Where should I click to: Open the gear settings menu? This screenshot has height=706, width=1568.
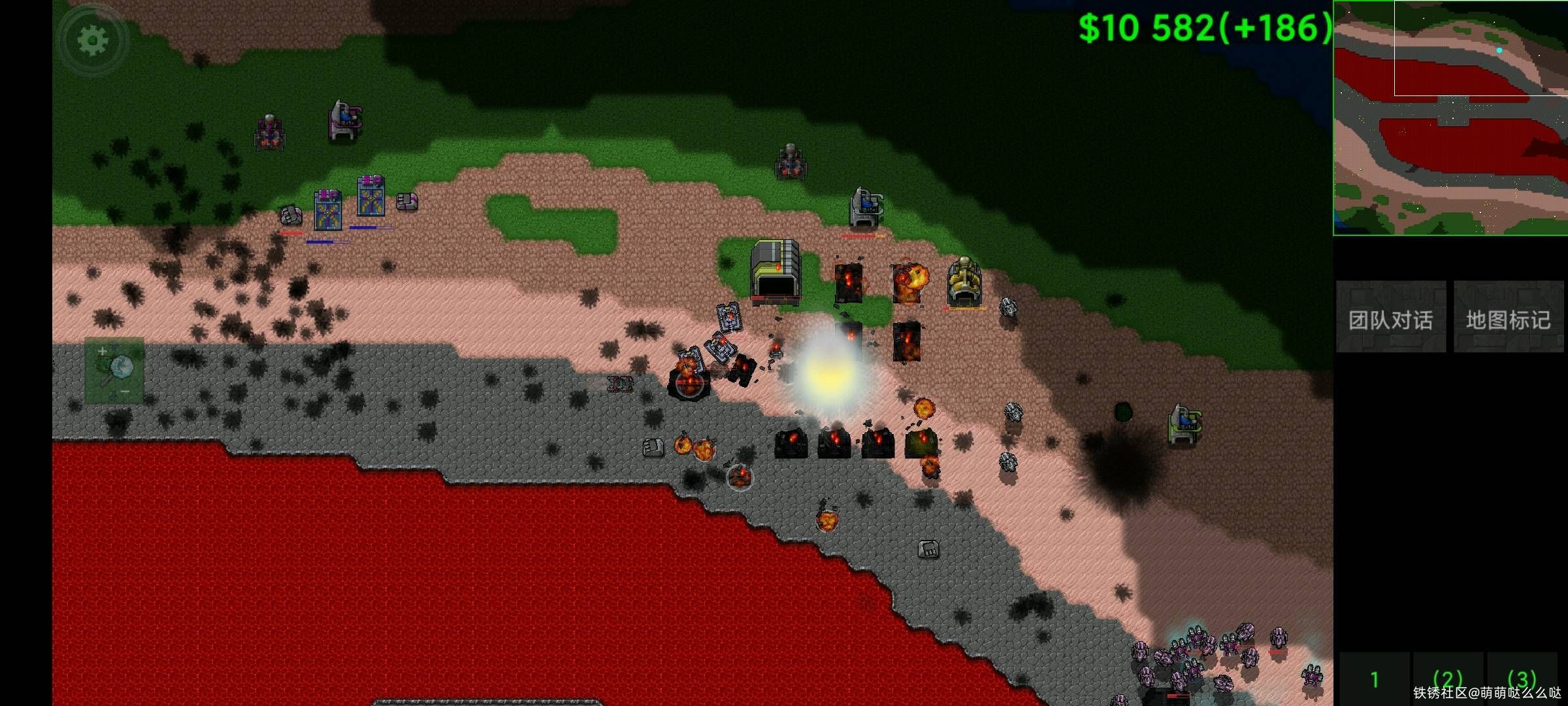pos(93,41)
